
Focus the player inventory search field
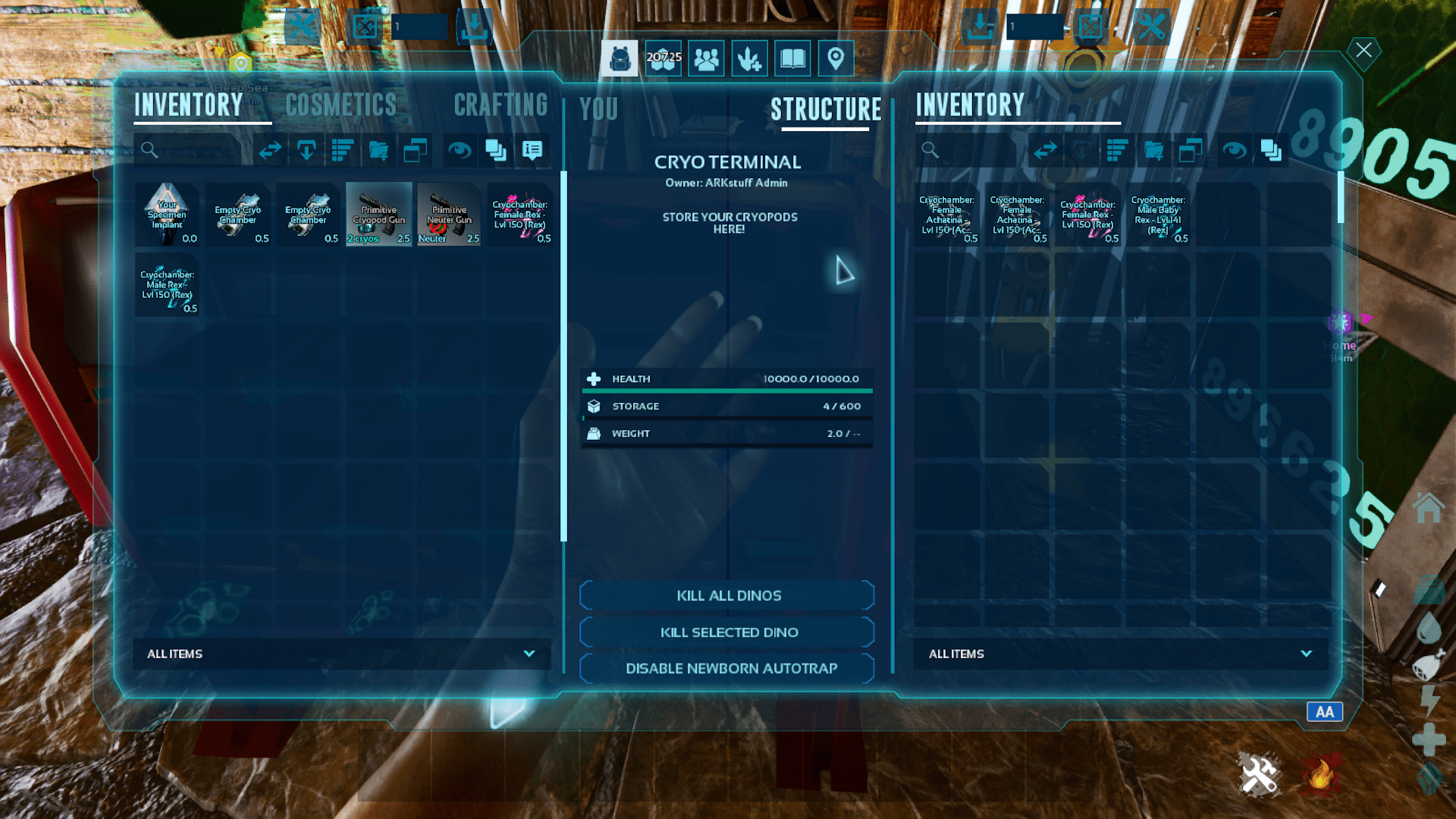[190, 150]
